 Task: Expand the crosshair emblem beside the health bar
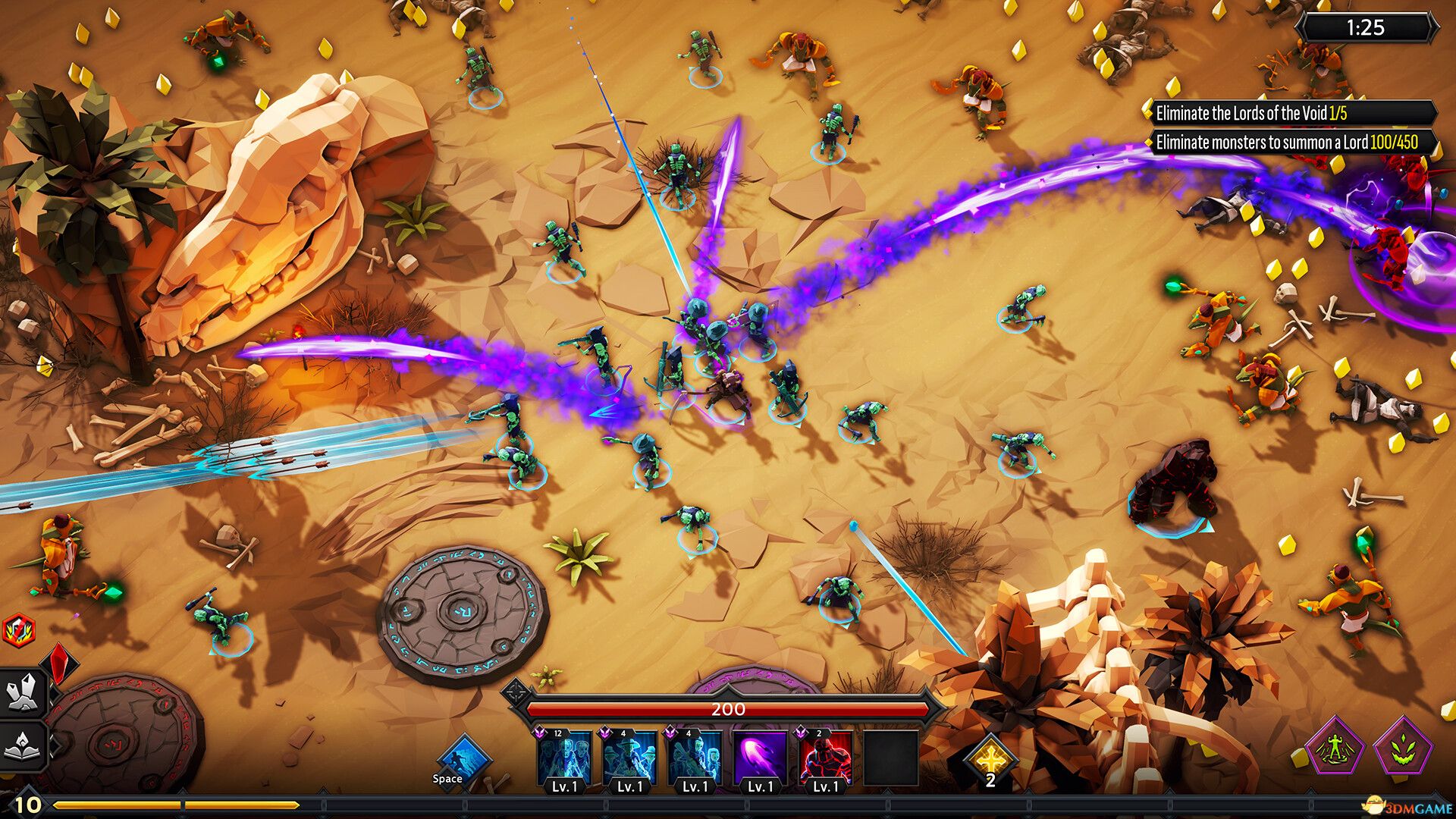[x=517, y=691]
